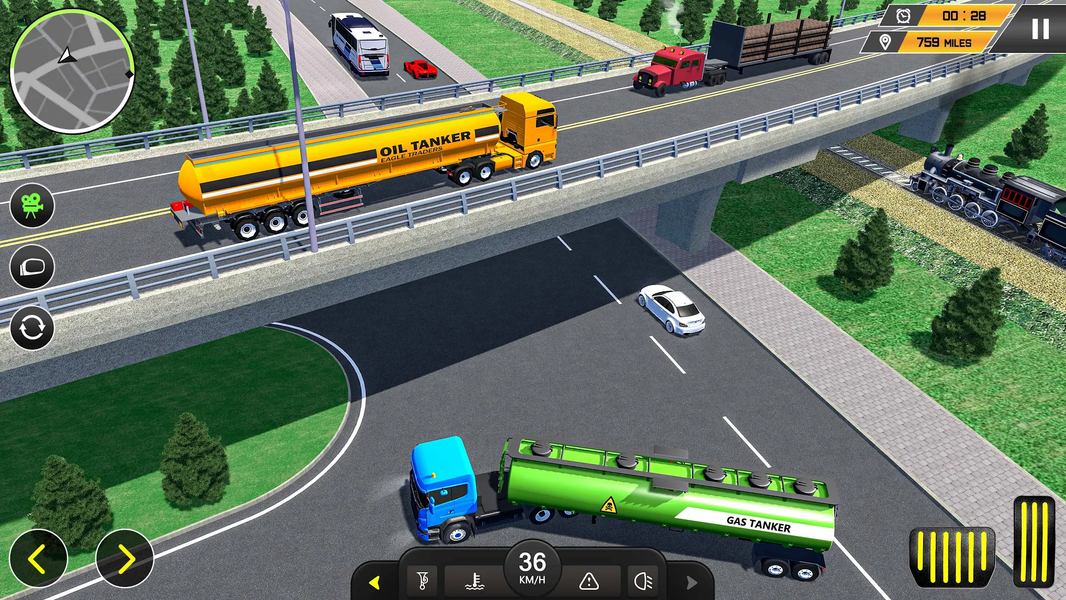Switch camera view with the green camera icon
1066x600 pixels.
click(x=32, y=206)
